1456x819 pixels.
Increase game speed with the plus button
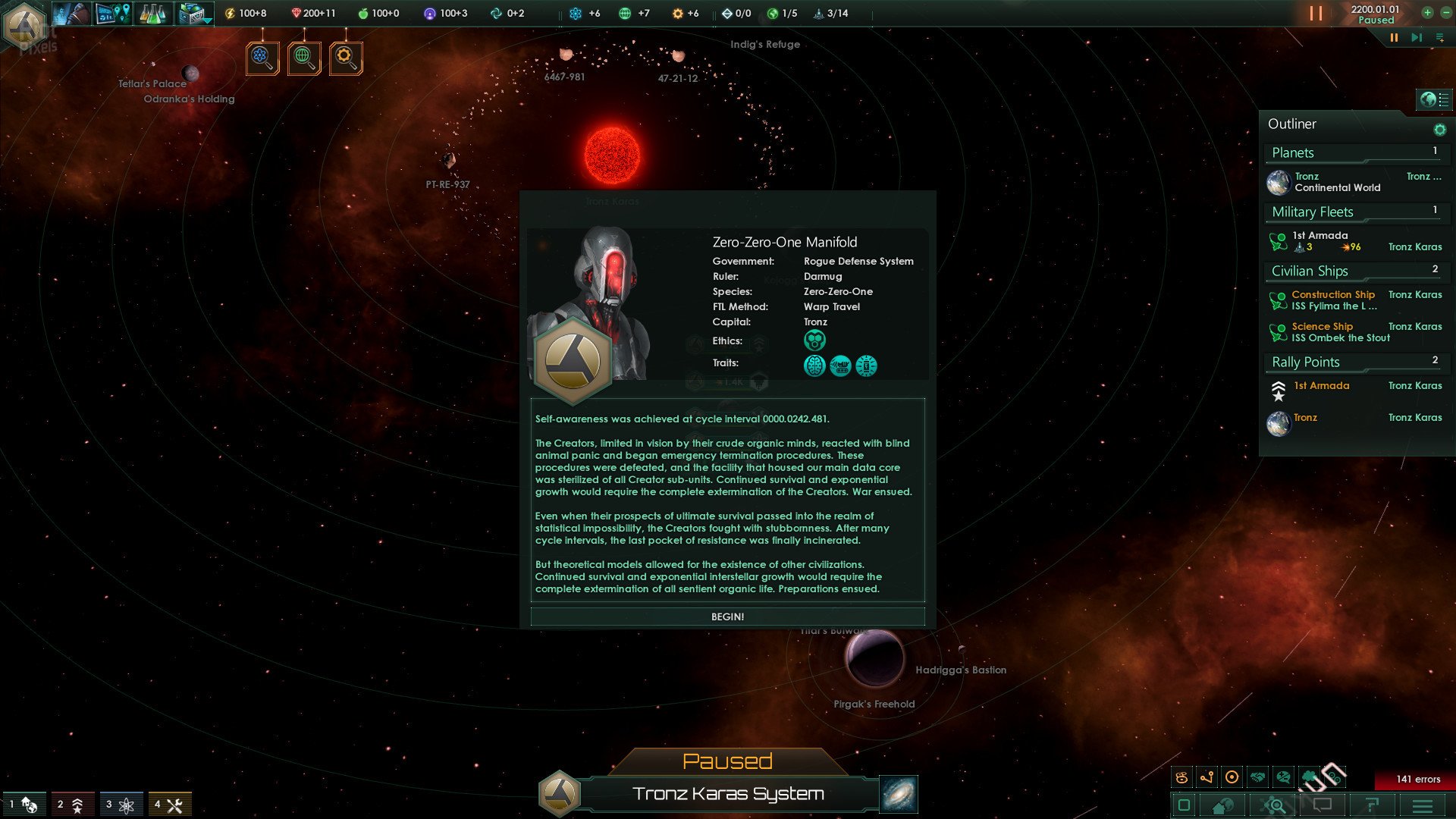(x=1427, y=13)
